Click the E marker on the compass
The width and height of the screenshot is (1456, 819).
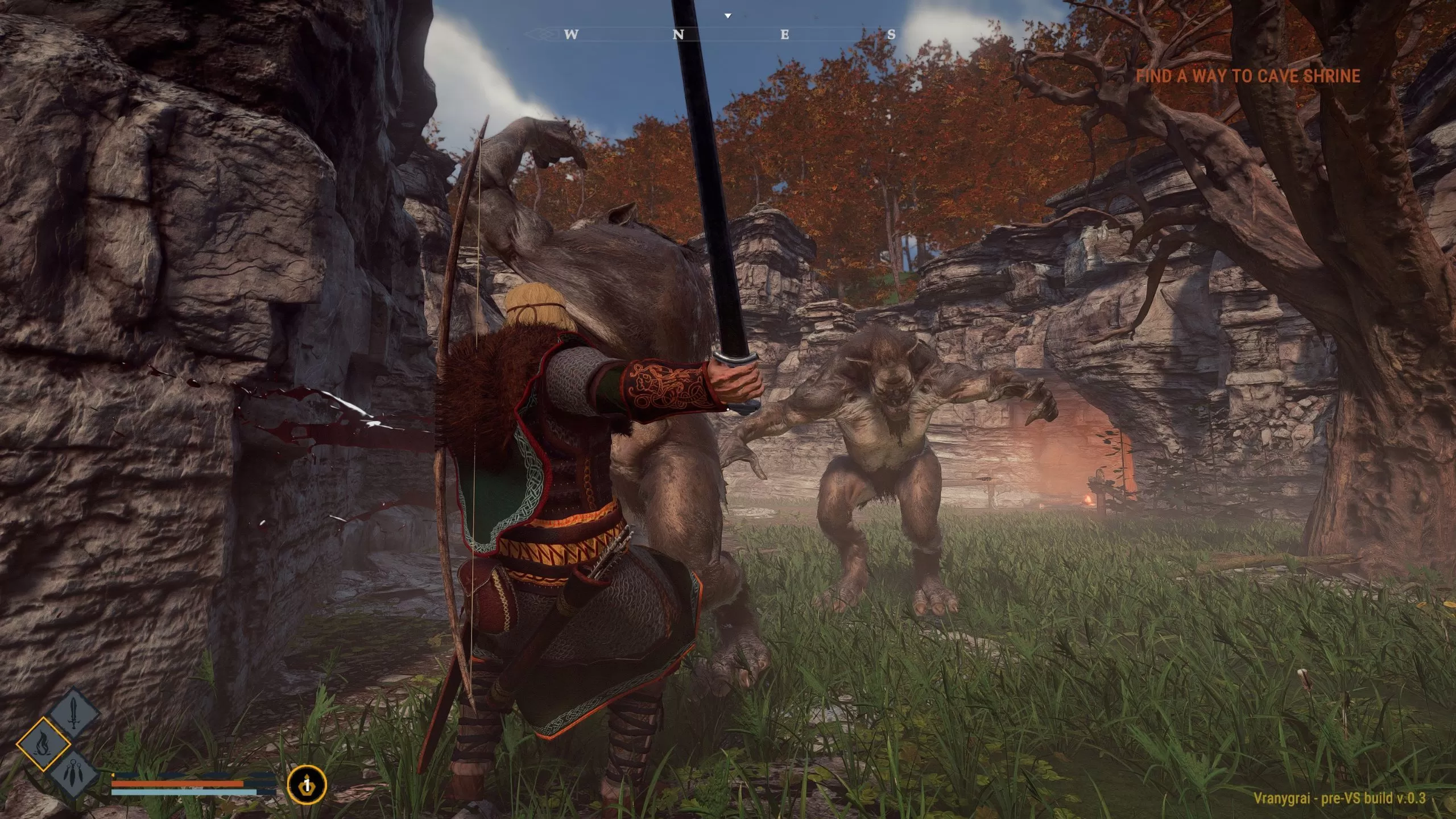tap(785, 34)
